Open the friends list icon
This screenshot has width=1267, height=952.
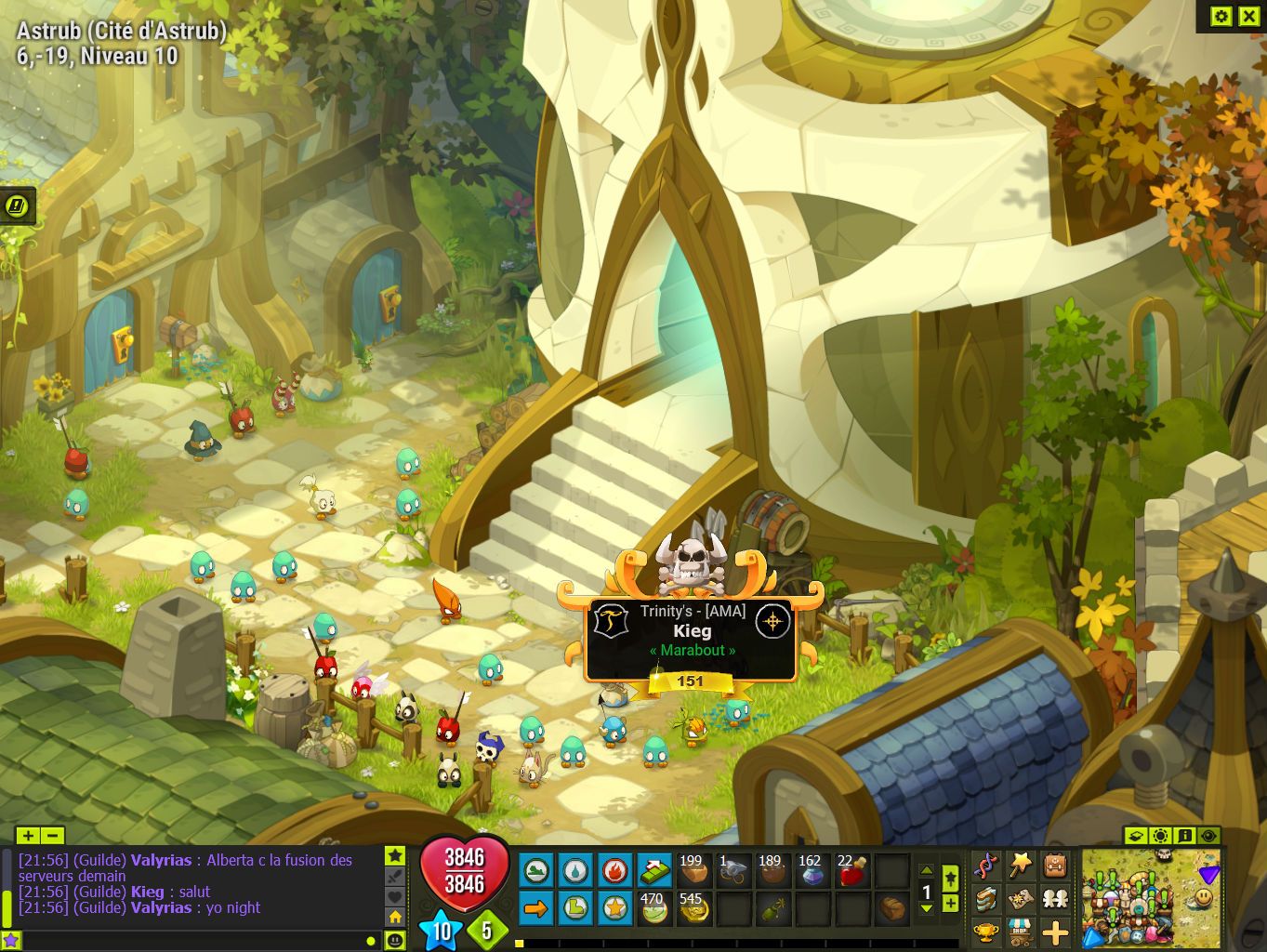tap(1055, 899)
